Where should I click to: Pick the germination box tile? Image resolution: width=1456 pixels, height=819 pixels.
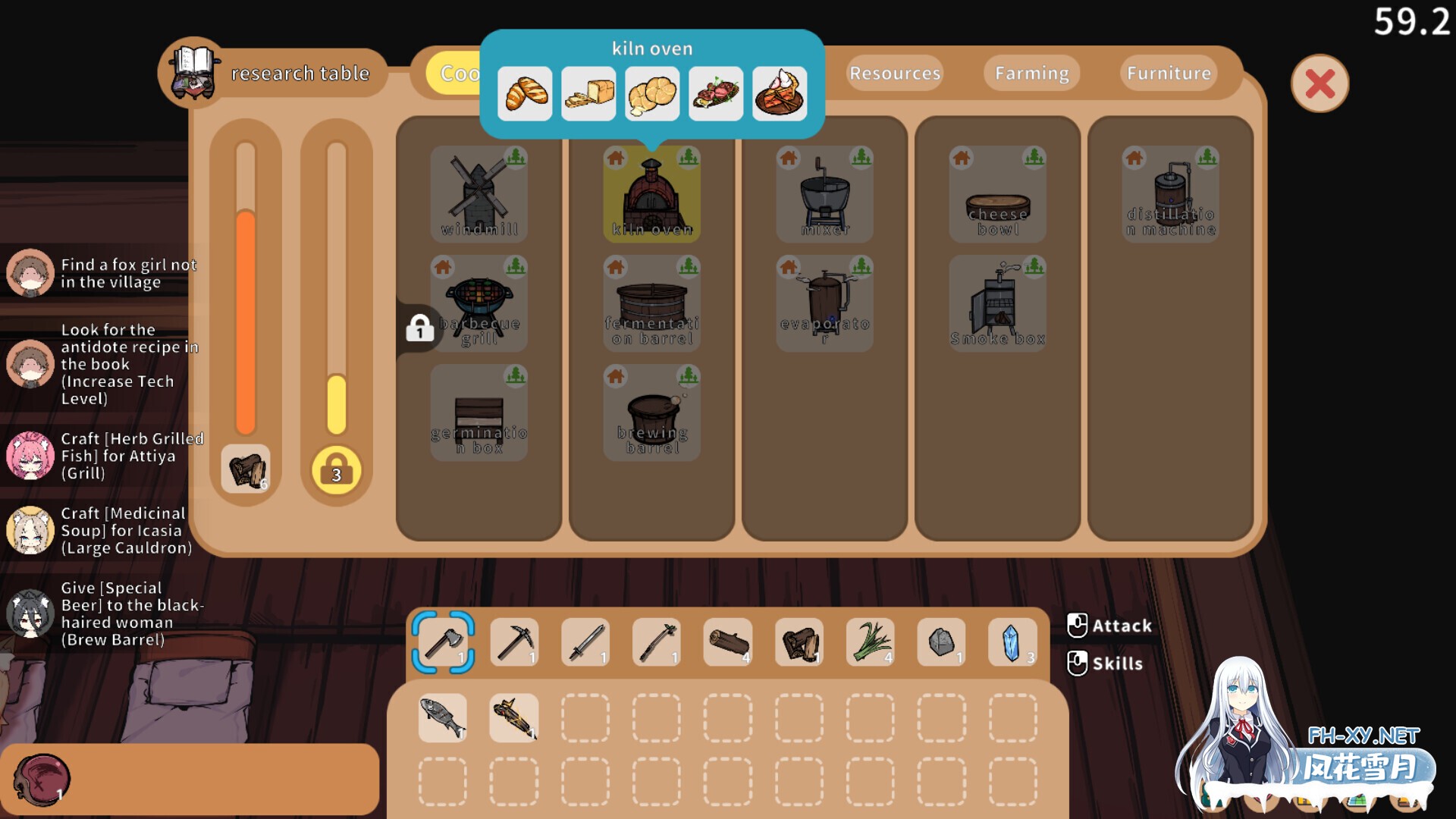[479, 413]
